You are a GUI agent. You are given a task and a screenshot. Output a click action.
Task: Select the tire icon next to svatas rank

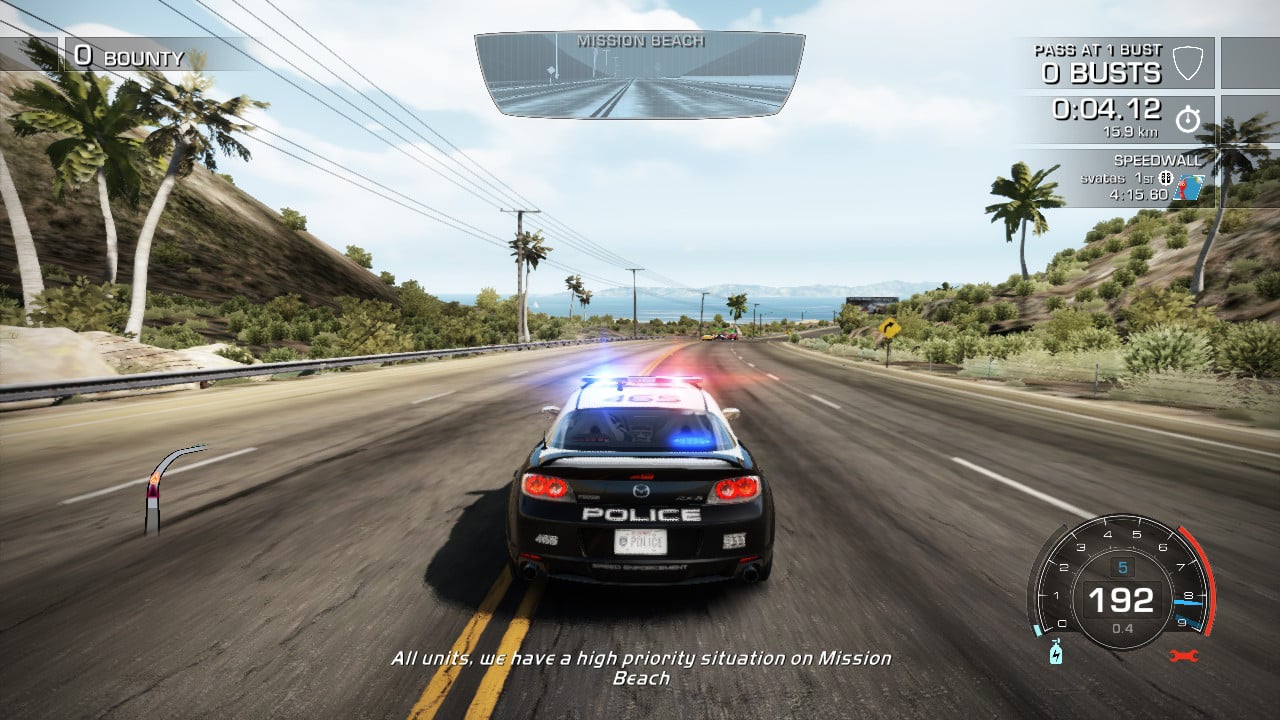point(1164,179)
